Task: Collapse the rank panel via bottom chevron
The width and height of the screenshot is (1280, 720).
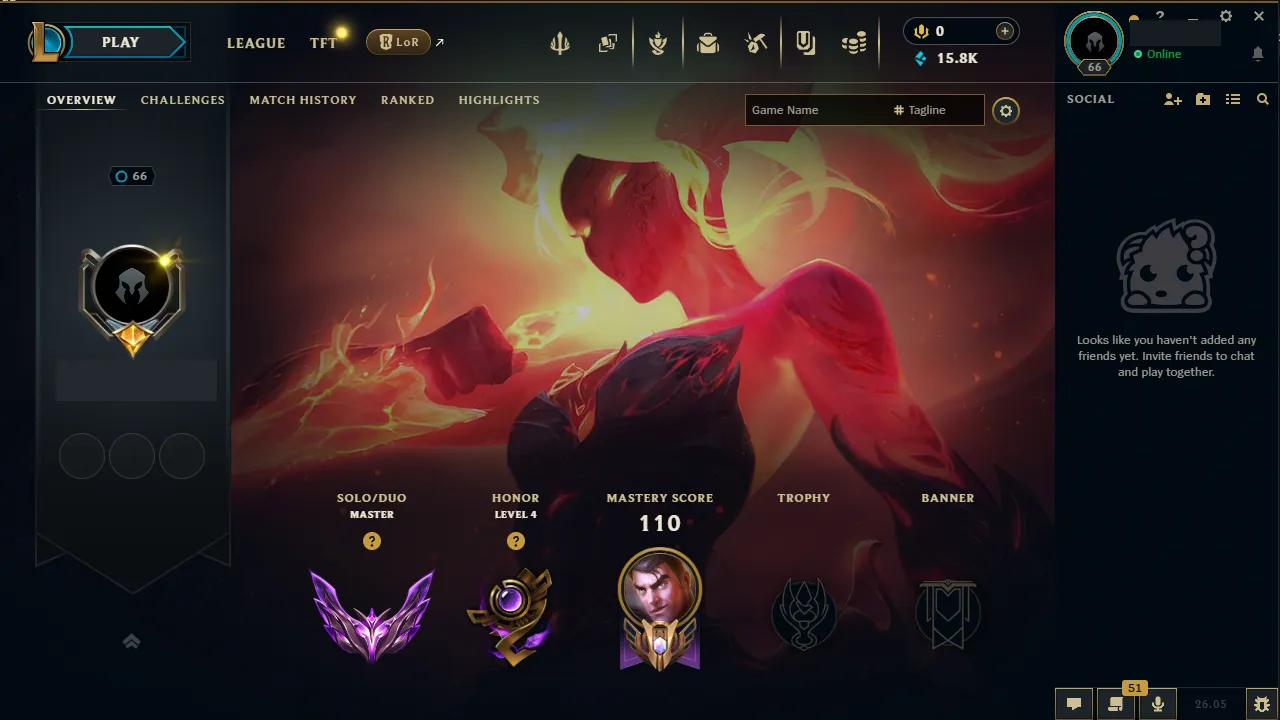Action: click(x=131, y=641)
